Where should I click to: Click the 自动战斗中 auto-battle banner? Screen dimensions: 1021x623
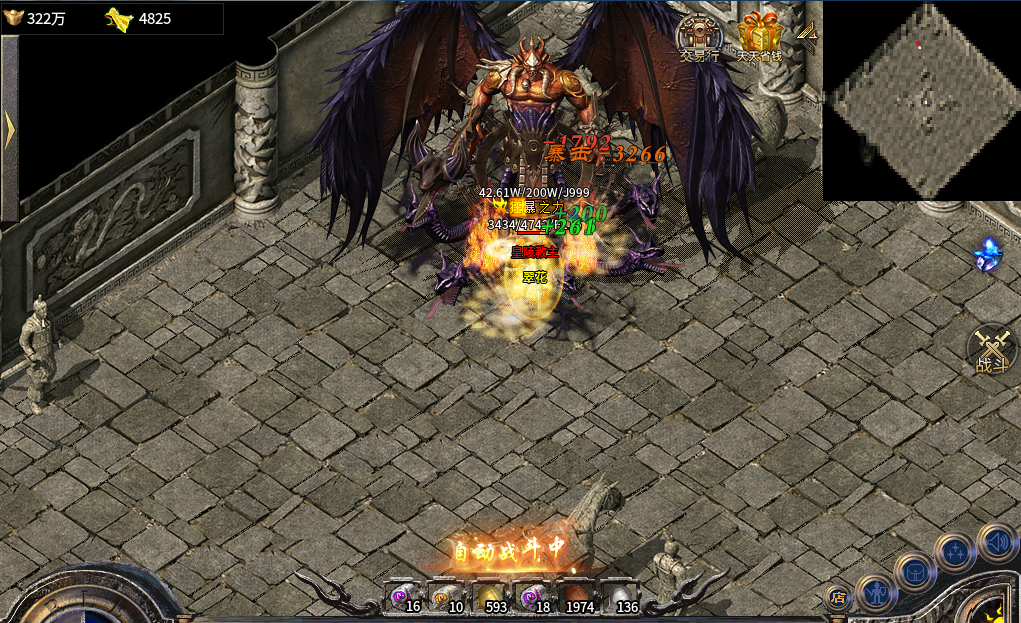[510, 548]
